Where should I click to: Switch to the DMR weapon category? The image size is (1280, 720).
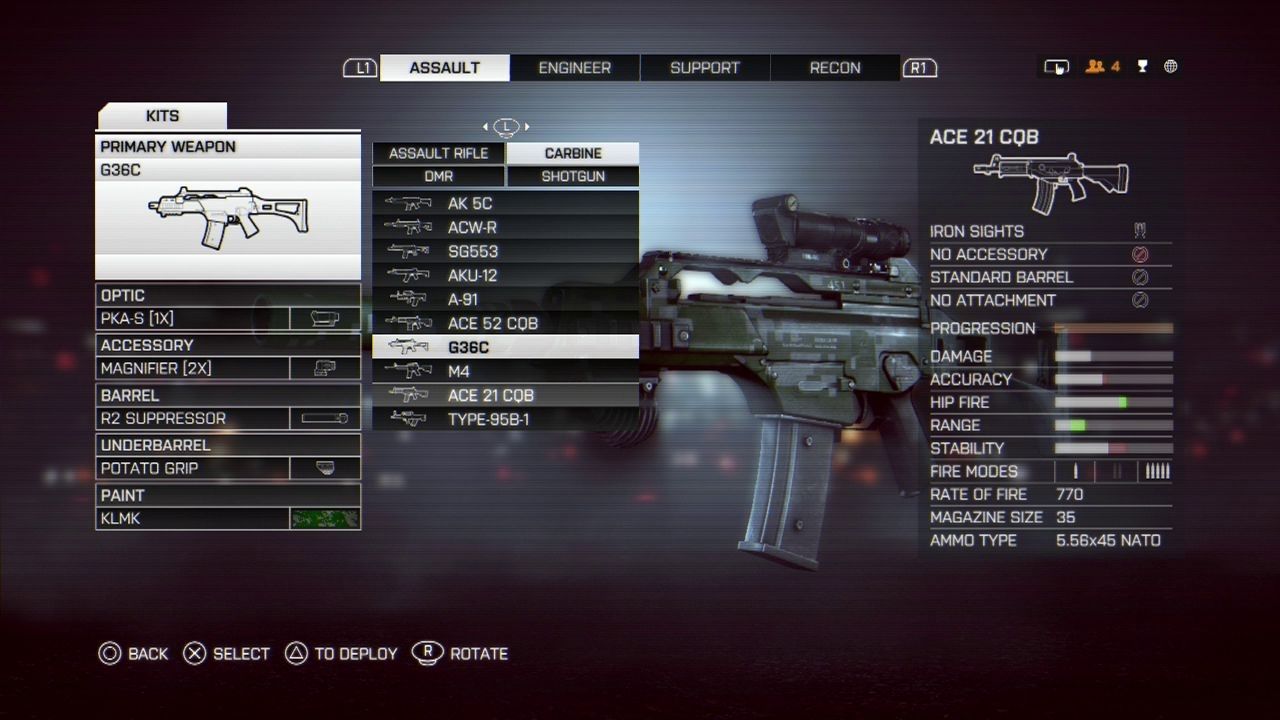[x=438, y=176]
